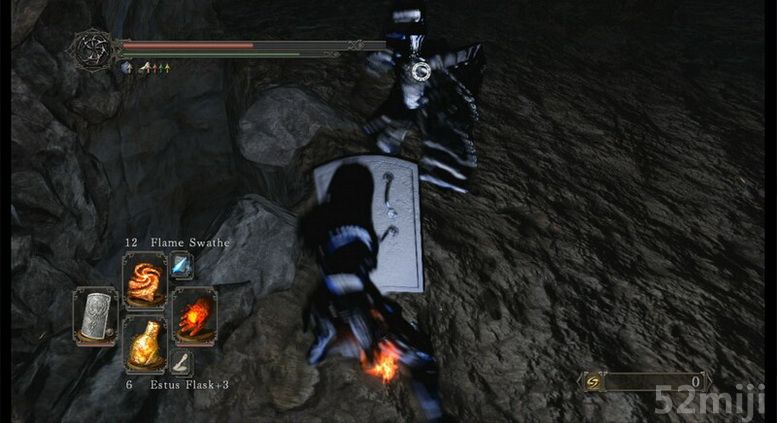Select the Flame Swathe spell slot
Viewport: 777px width, 423px height.
[144, 279]
